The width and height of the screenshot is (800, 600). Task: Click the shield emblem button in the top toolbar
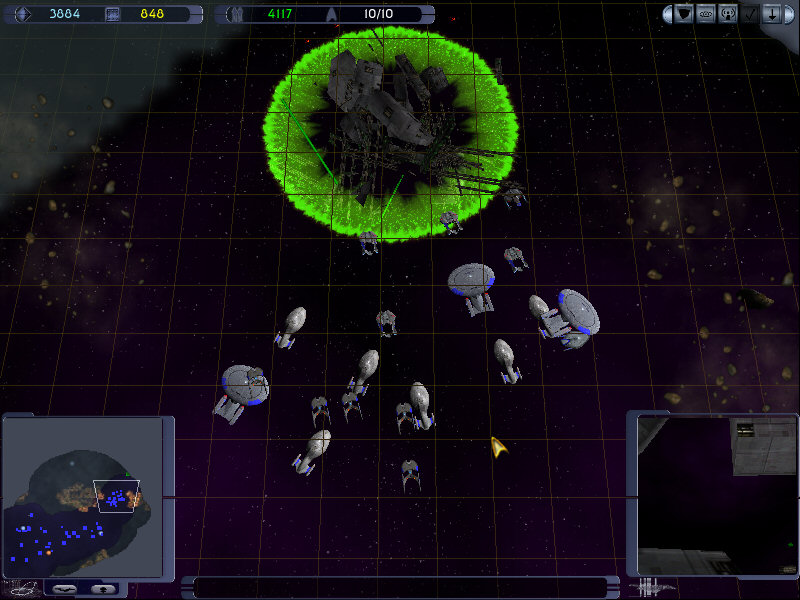685,14
